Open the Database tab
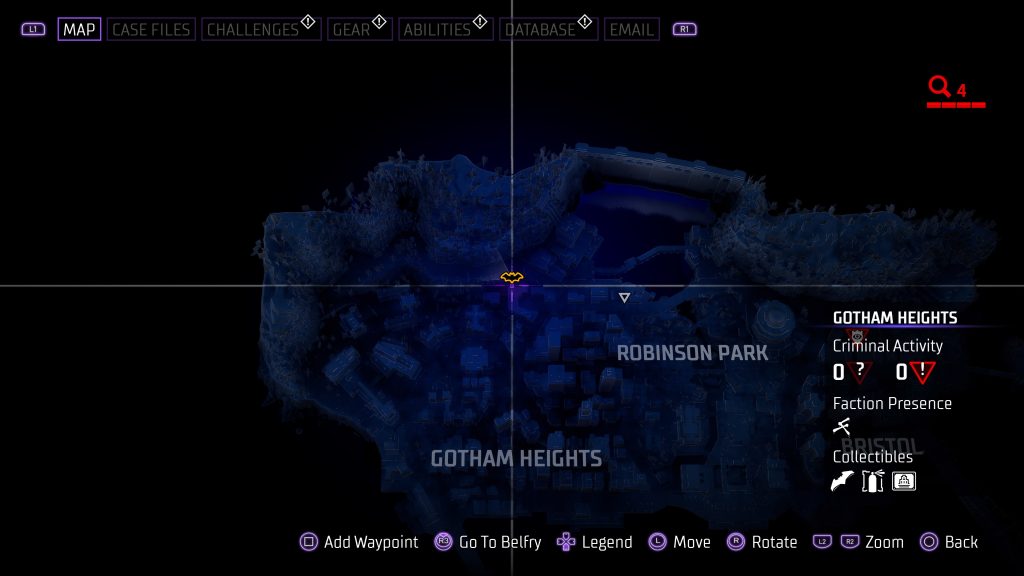 [x=543, y=29]
